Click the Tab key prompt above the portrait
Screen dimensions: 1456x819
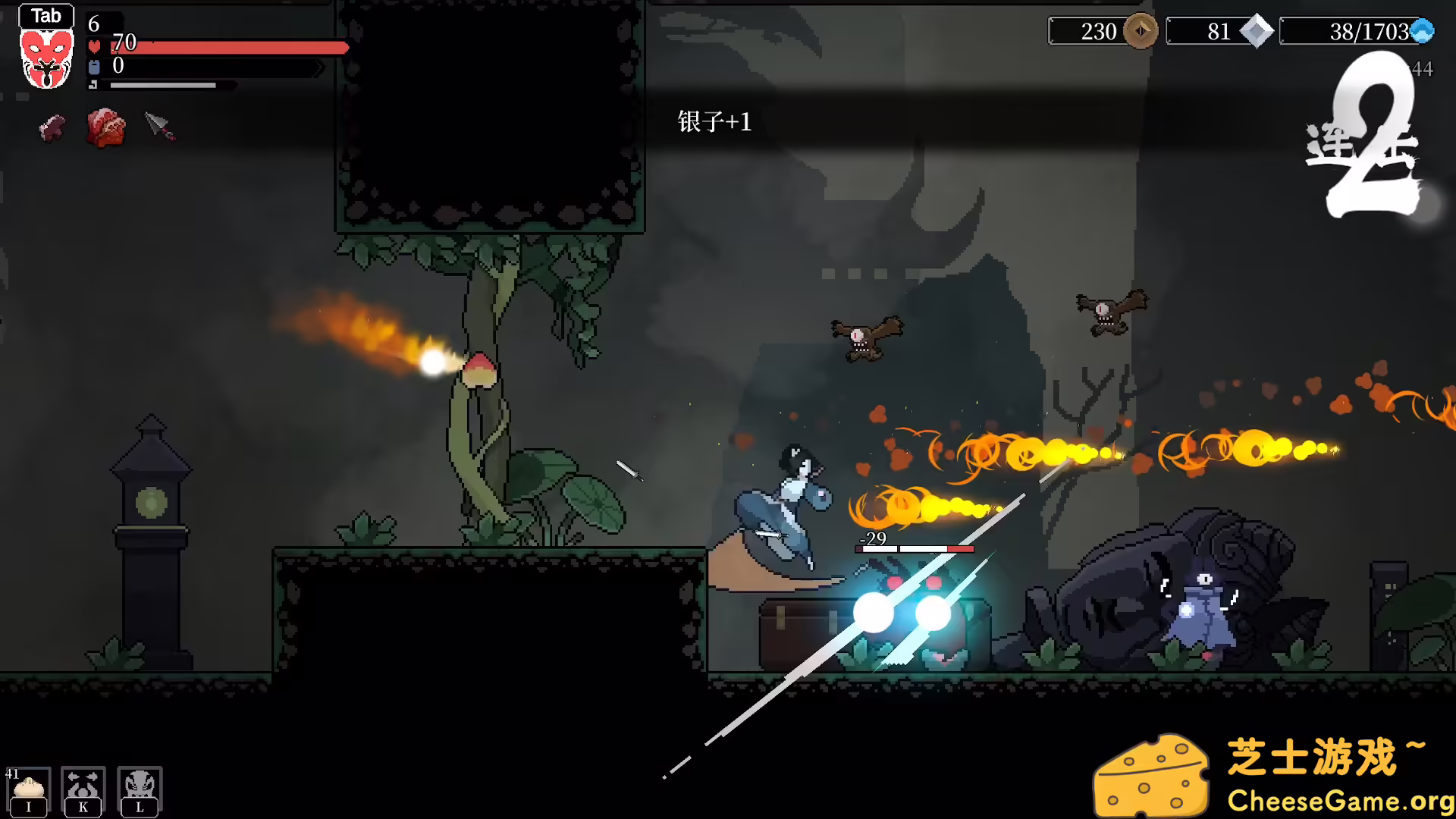click(x=47, y=15)
